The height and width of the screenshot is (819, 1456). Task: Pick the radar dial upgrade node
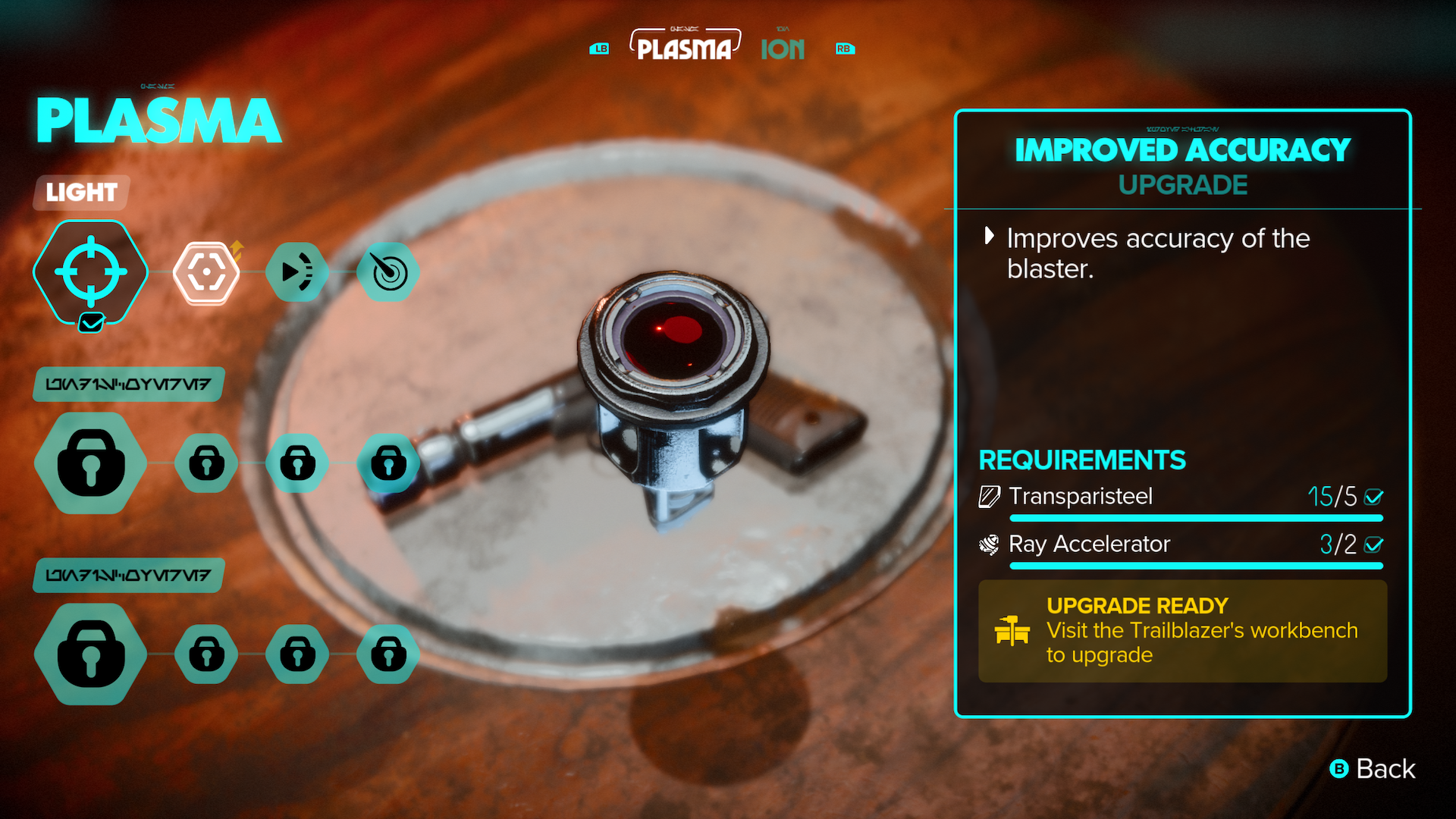coord(388,272)
